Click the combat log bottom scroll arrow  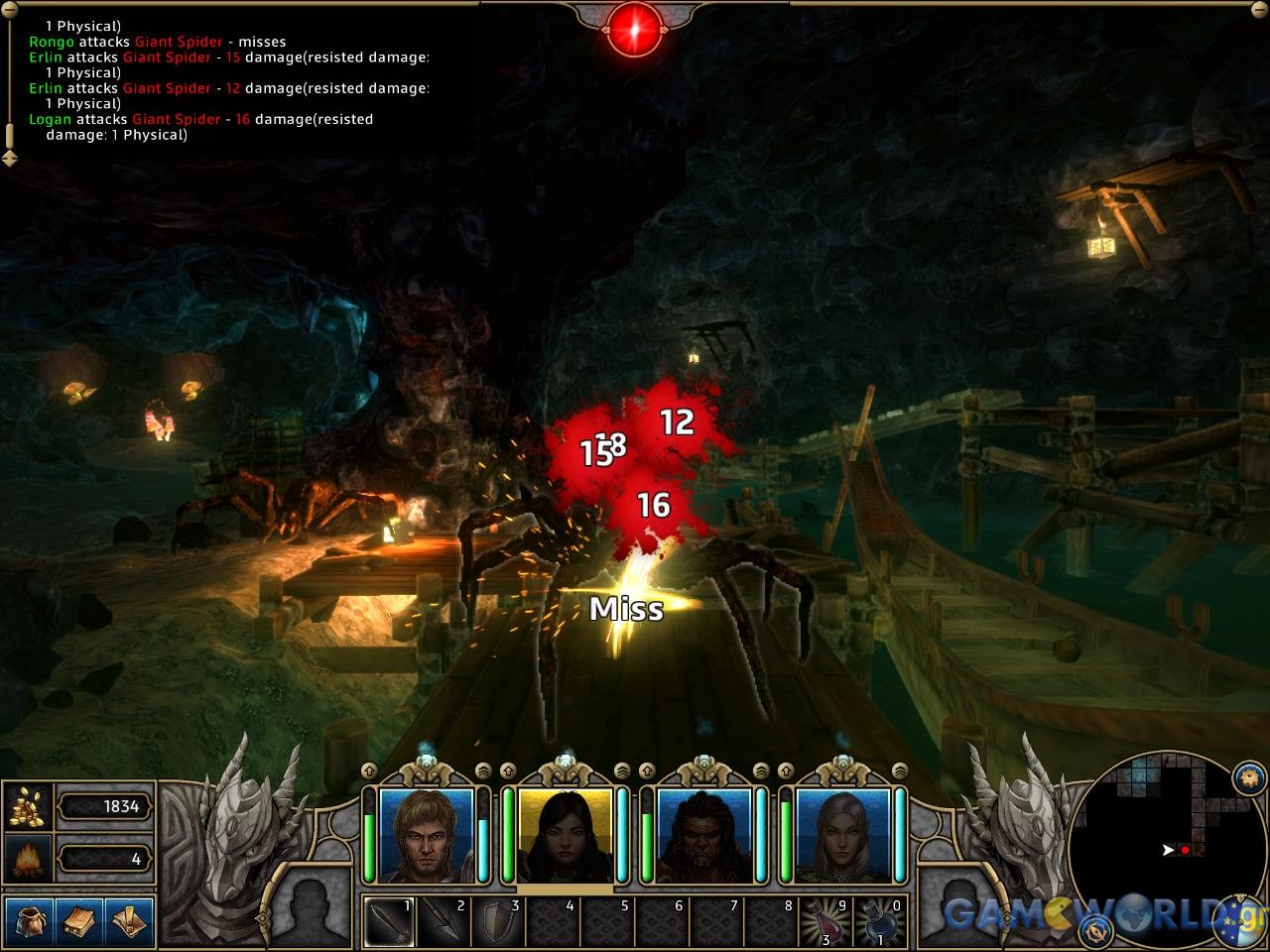[x=10, y=157]
